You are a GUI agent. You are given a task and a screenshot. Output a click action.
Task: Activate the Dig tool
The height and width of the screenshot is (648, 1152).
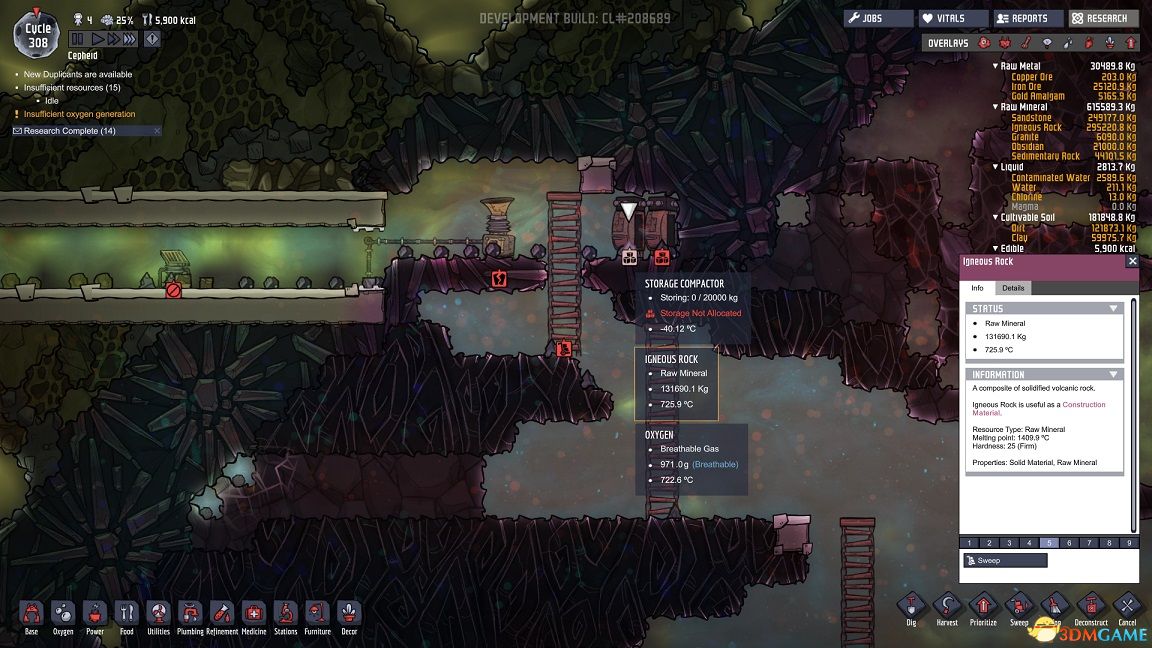[x=910, y=607]
